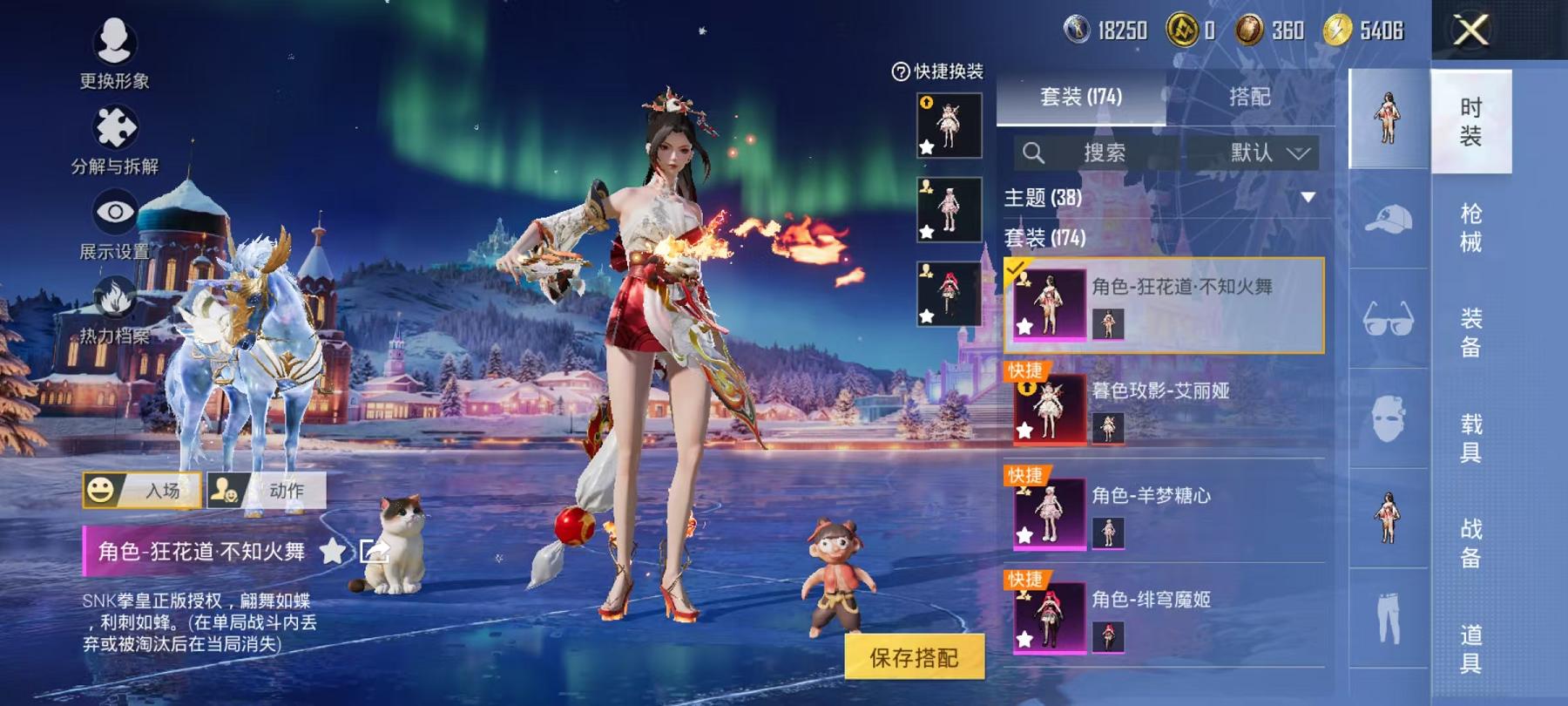Screen dimensions: 1568x706
Task: Open the 快捷换装 help question mark
Action: click(901, 71)
